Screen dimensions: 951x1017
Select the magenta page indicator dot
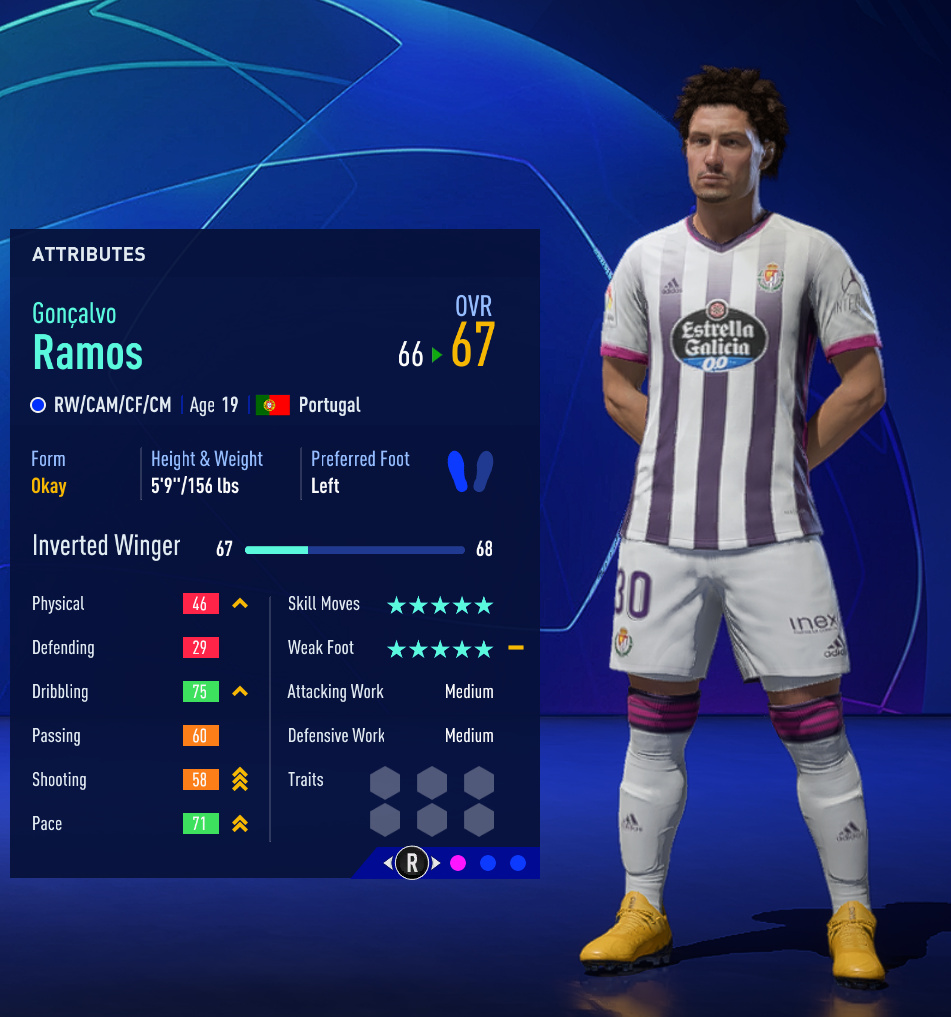pyautogui.click(x=458, y=863)
